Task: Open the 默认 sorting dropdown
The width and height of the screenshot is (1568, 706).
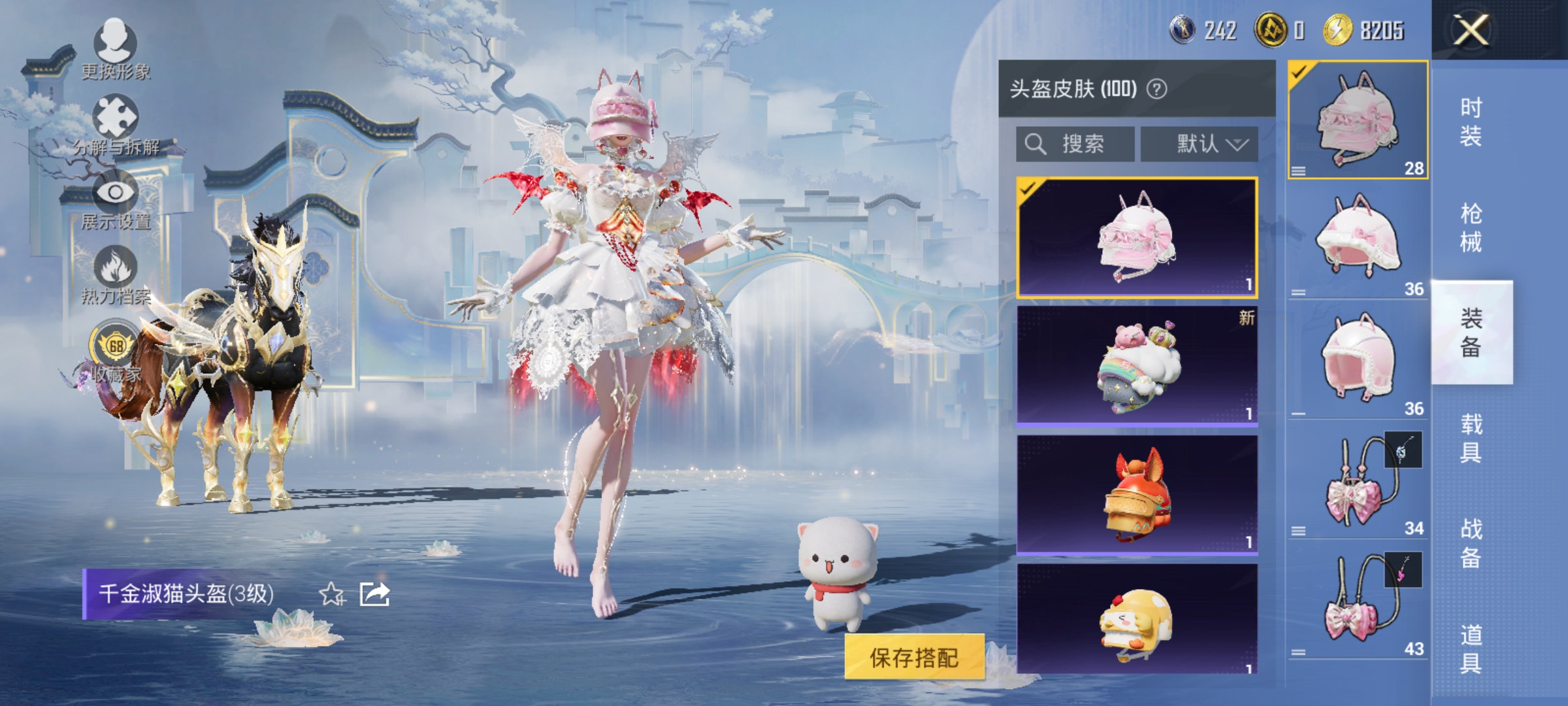Action: tap(1200, 144)
